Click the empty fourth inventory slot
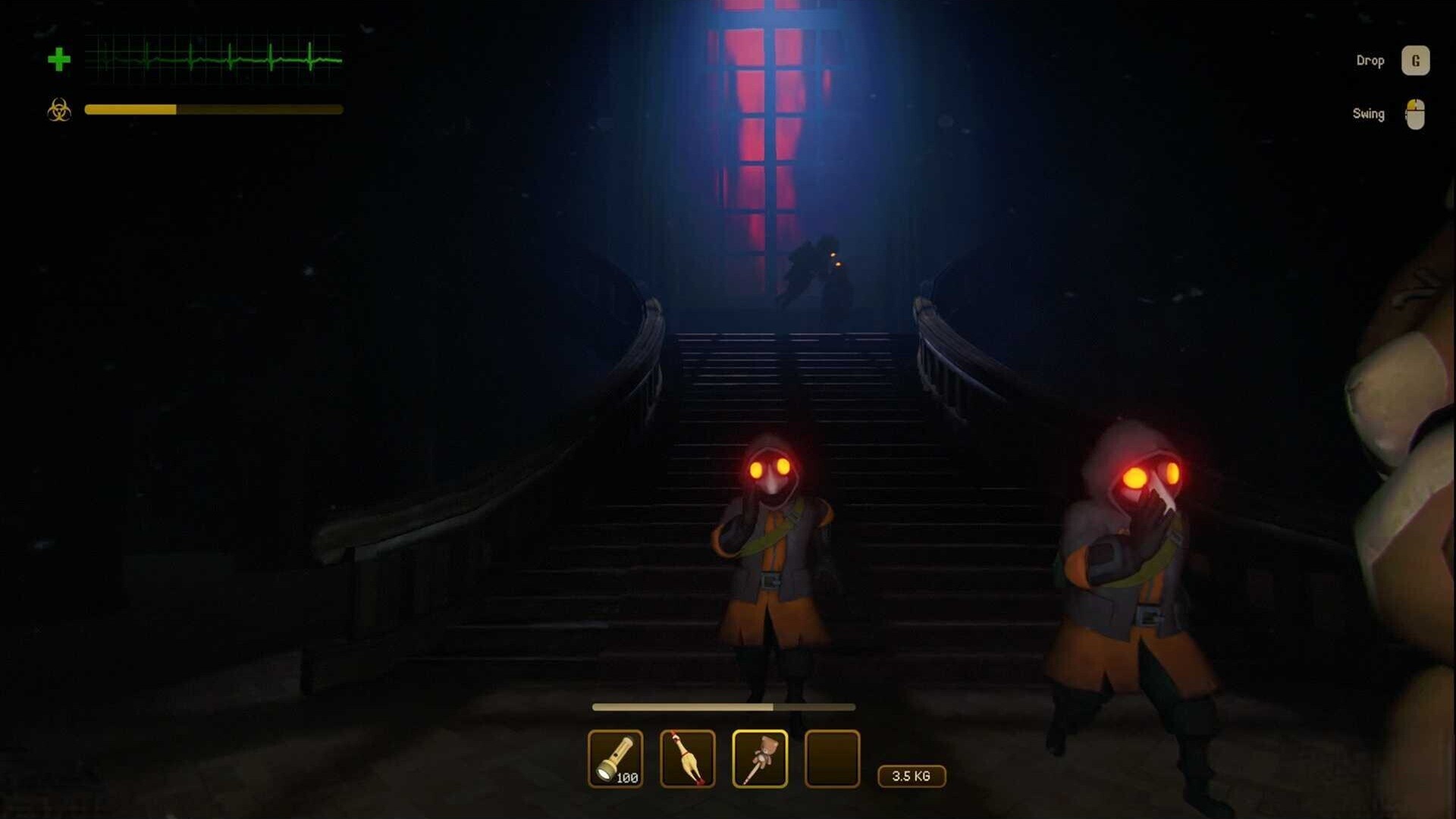 pos(832,758)
